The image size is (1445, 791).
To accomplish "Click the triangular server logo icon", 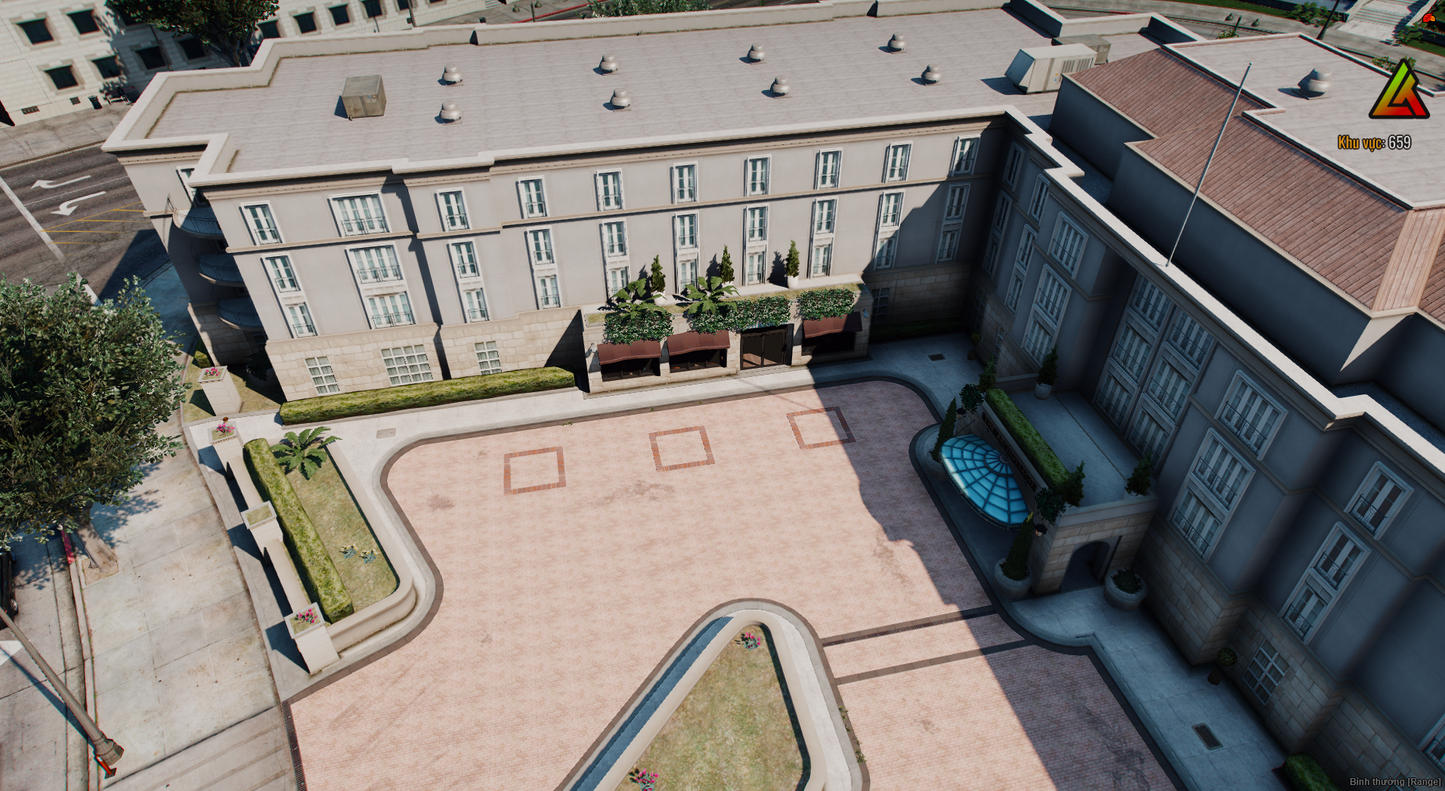I will [1398, 91].
